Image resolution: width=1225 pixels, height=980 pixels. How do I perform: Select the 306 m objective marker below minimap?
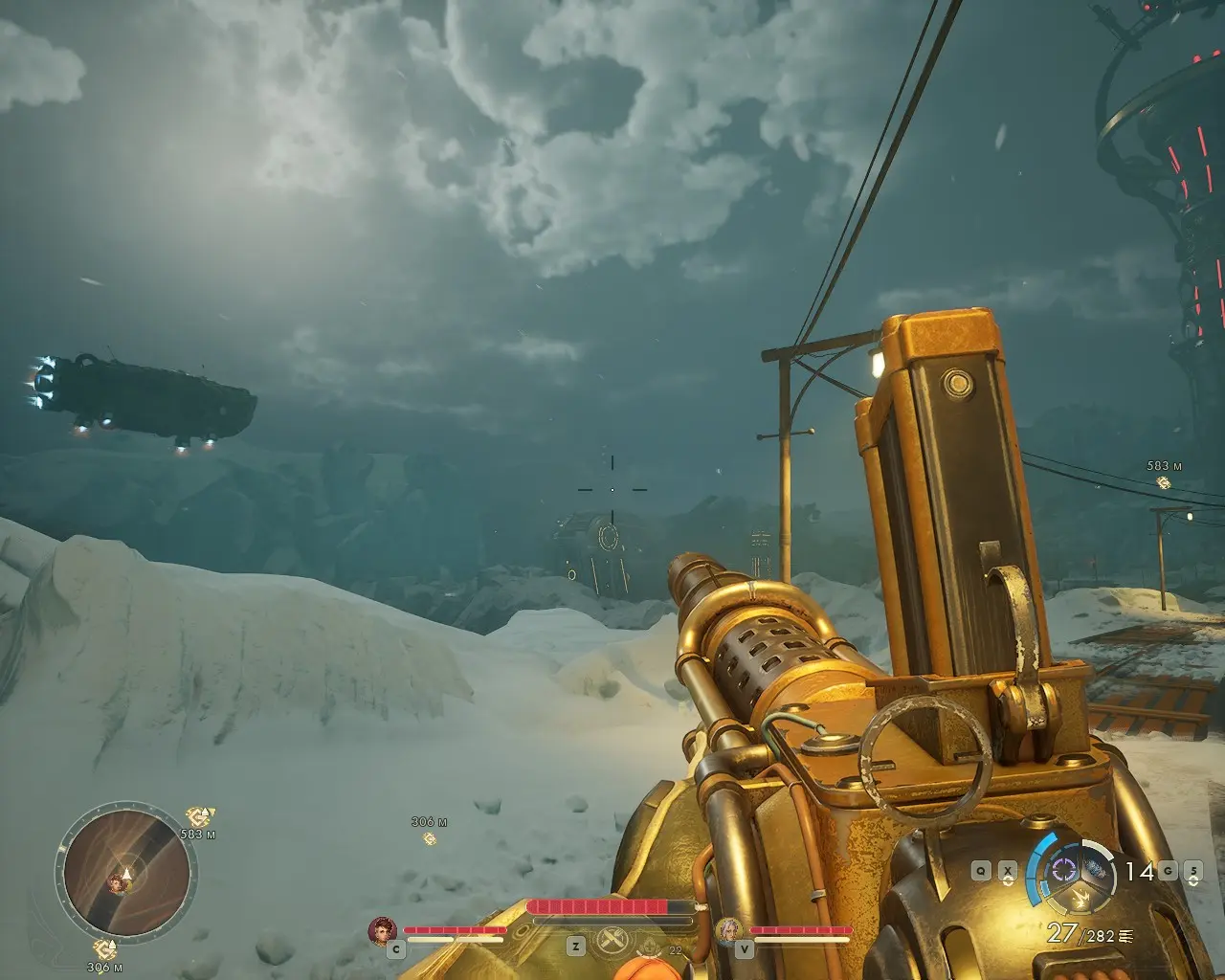[x=104, y=949]
